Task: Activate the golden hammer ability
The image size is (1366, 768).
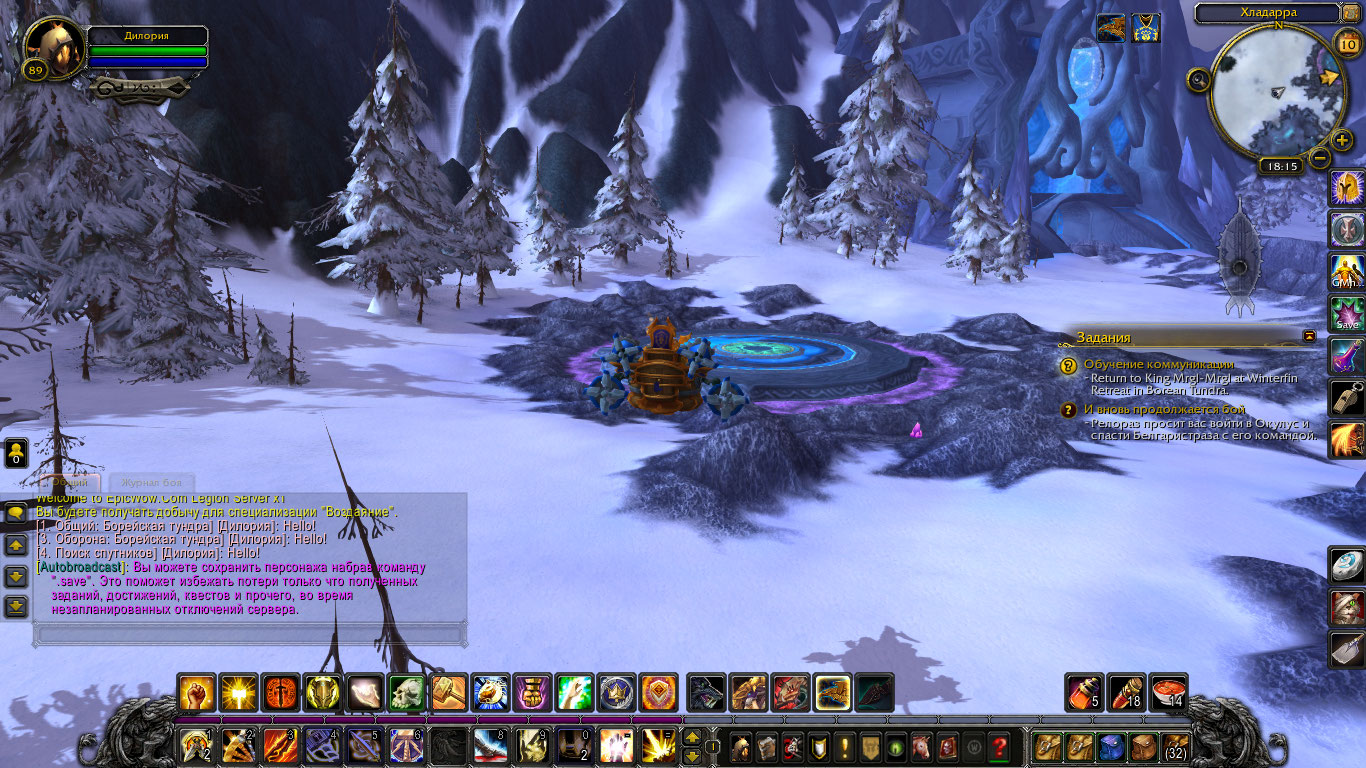Action: (448, 693)
